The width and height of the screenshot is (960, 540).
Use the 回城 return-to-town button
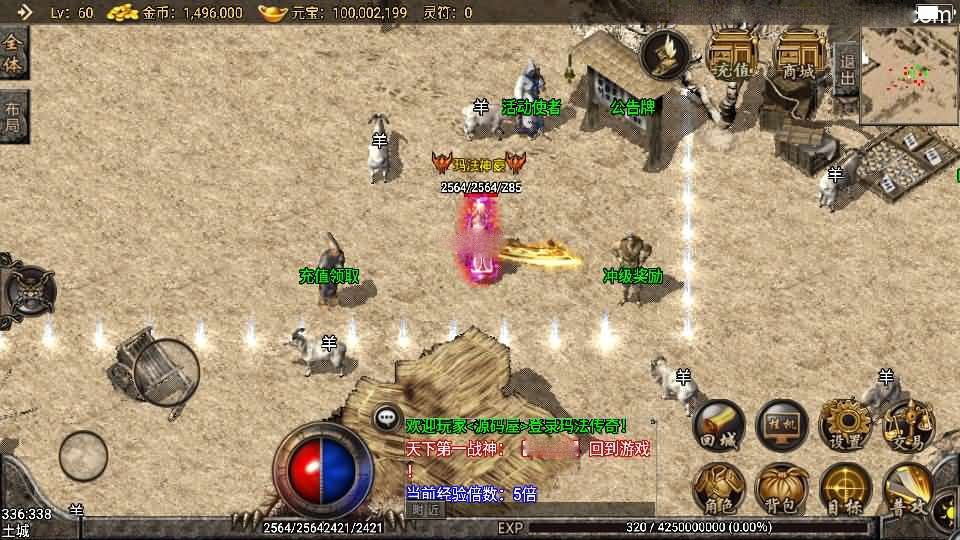point(719,426)
